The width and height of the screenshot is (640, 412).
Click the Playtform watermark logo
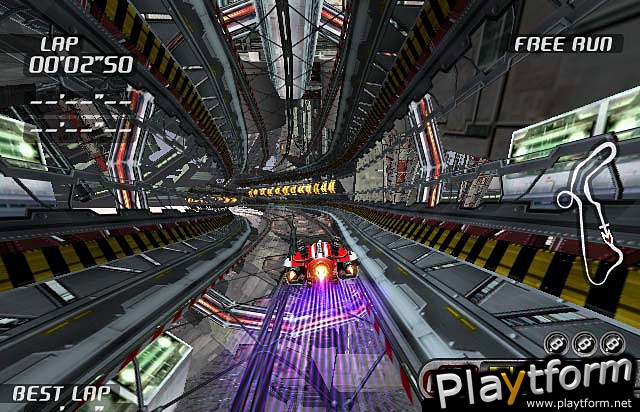[529, 382]
